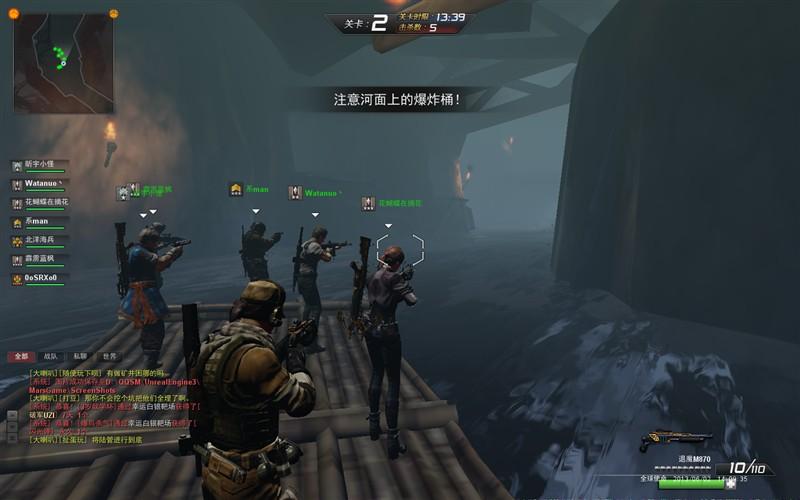Select Watanuo in the squad list
Image resolution: width=800 pixels, height=500 pixels.
40,184
